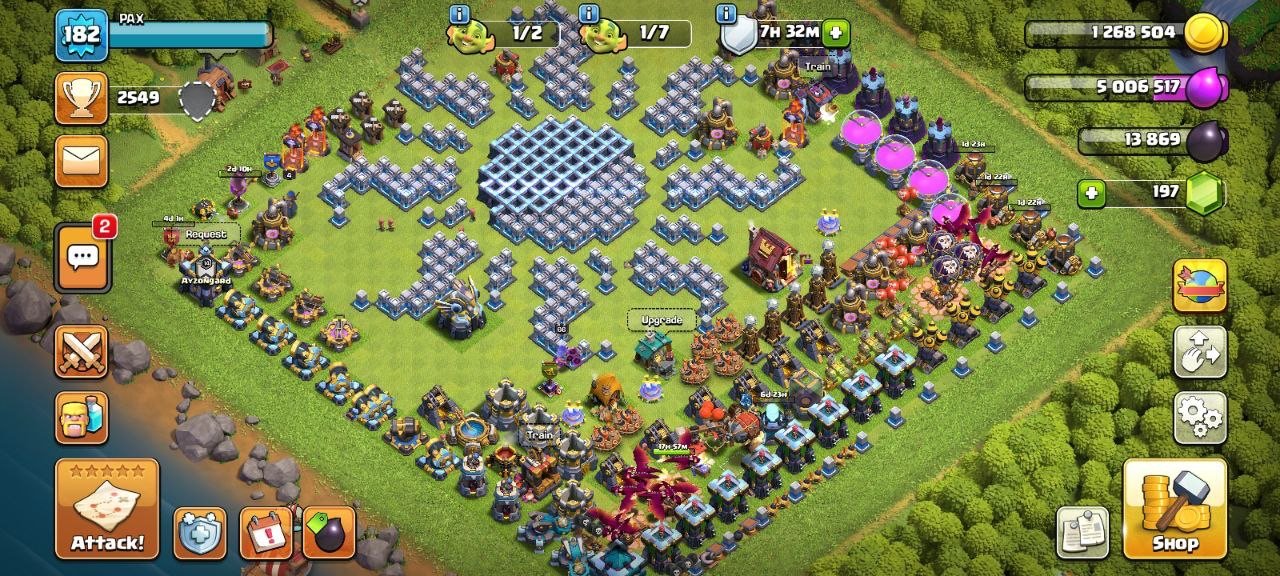Add shield time with the green plus
The width and height of the screenshot is (1280, 576).
pyautogui.click(x=836, y=34)
